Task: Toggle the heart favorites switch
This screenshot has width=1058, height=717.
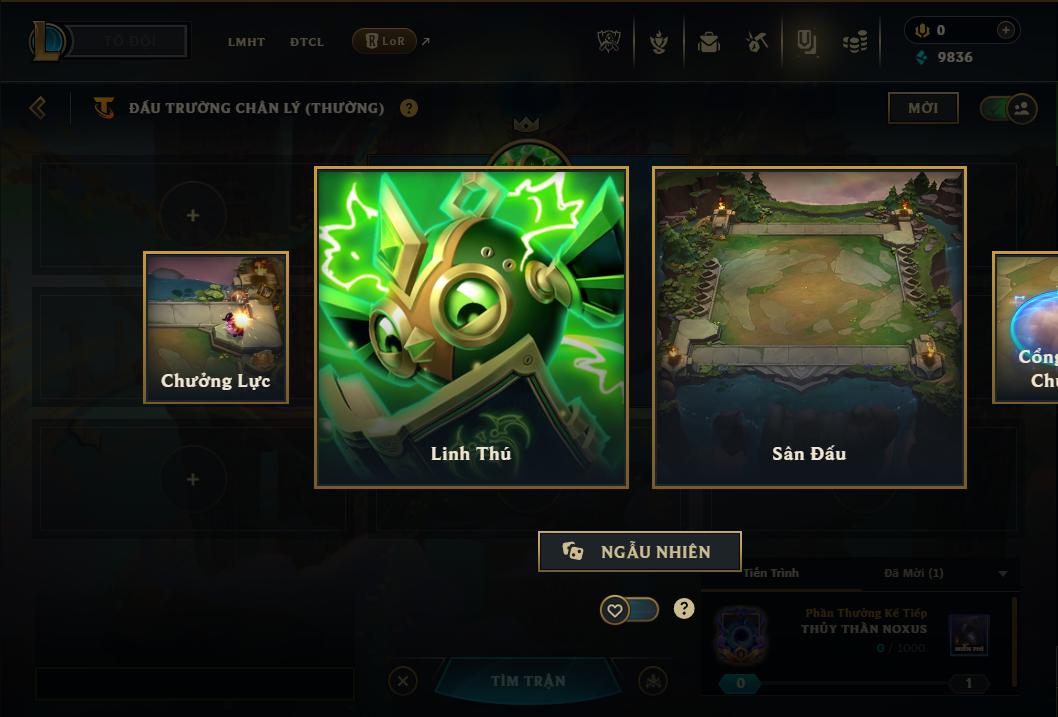Action: pos(629,609)
